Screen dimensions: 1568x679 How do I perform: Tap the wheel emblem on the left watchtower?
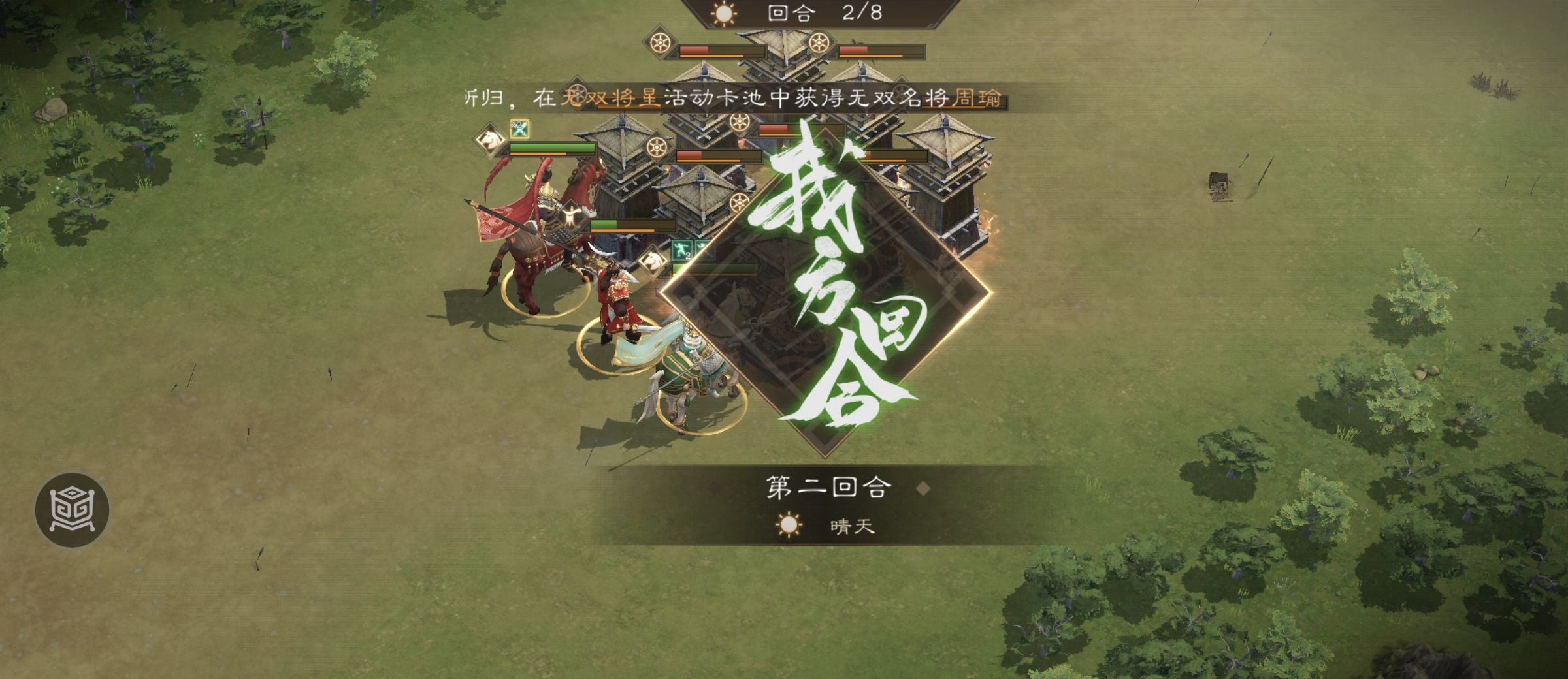click(657, 146)
